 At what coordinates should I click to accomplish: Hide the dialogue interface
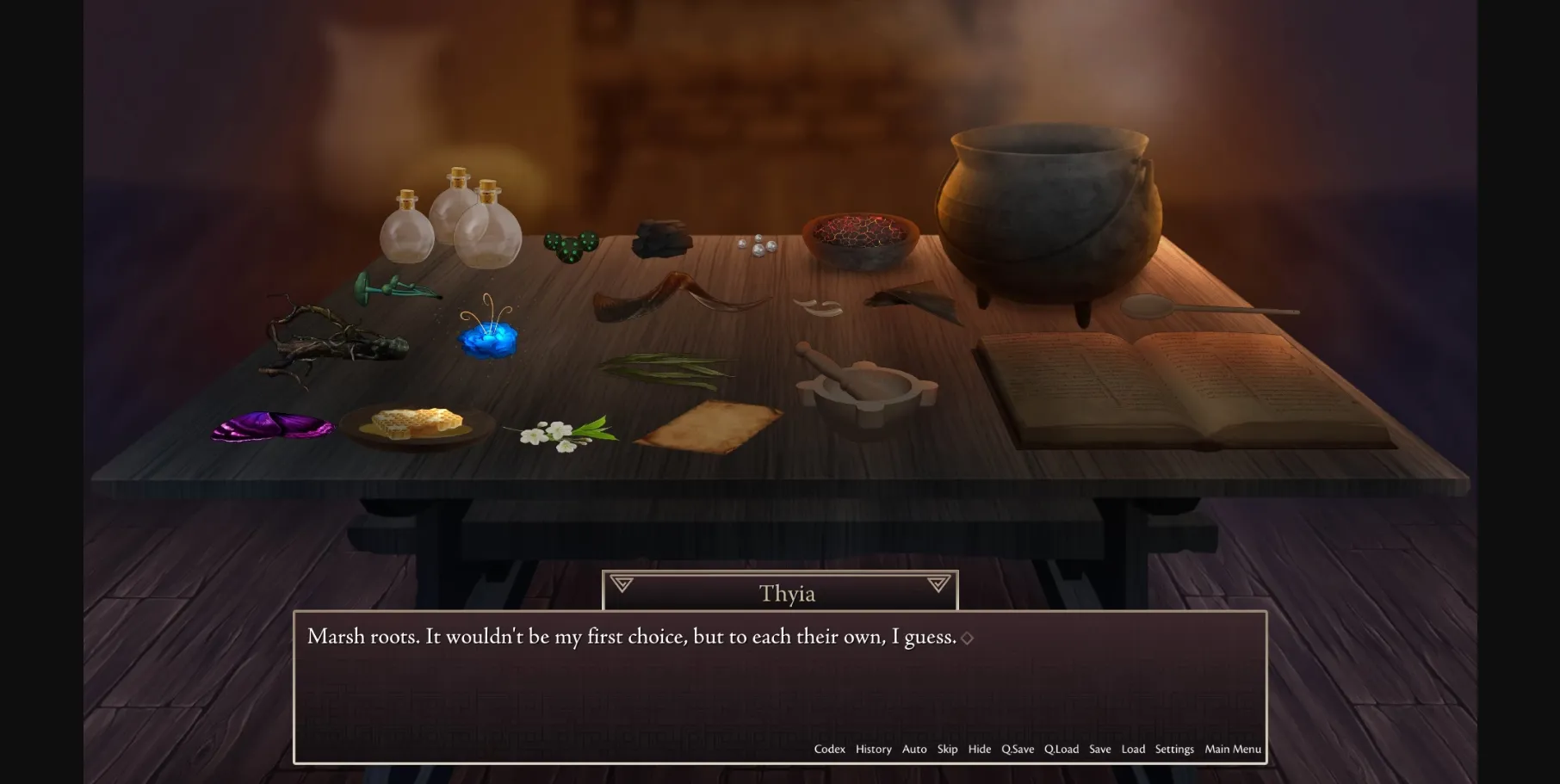(x=980, y=750)
